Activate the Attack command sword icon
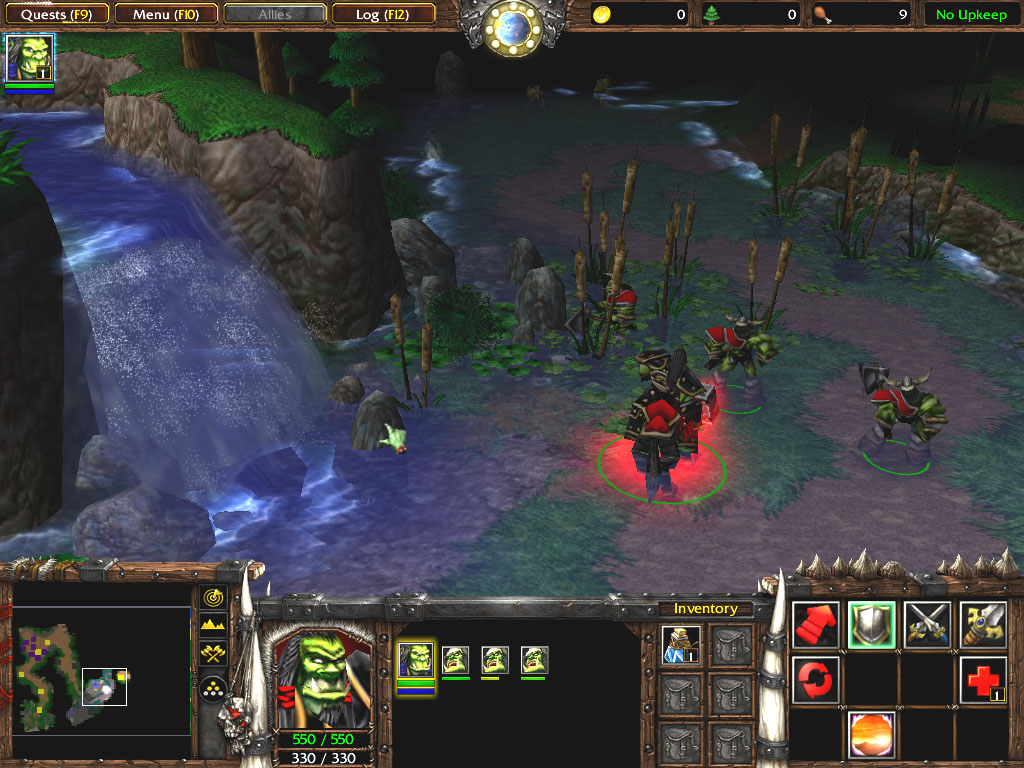1024x768 pixels. (x=983, y=625)
